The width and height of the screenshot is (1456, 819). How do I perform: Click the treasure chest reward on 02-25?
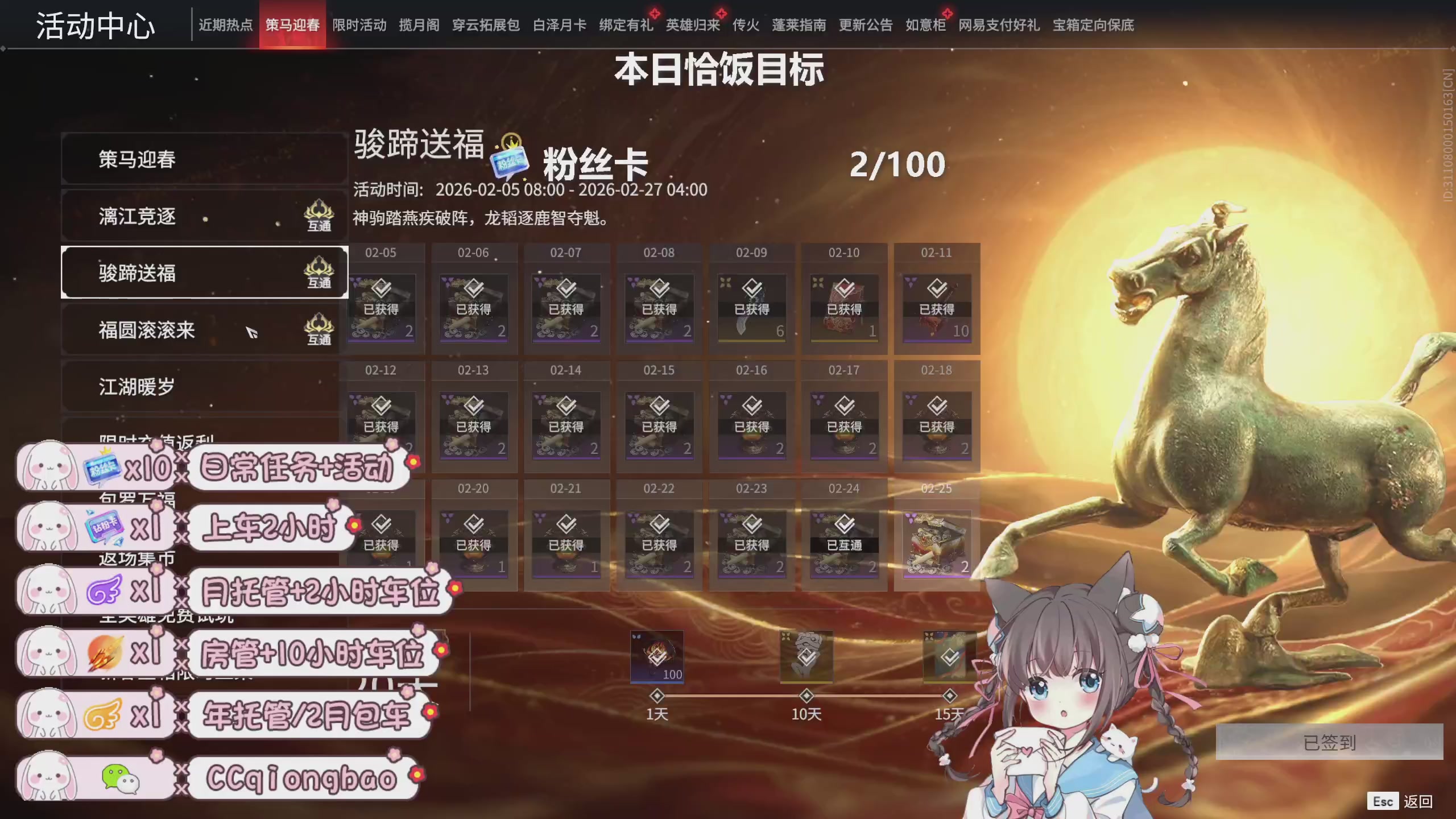click(x=937, y=543)
